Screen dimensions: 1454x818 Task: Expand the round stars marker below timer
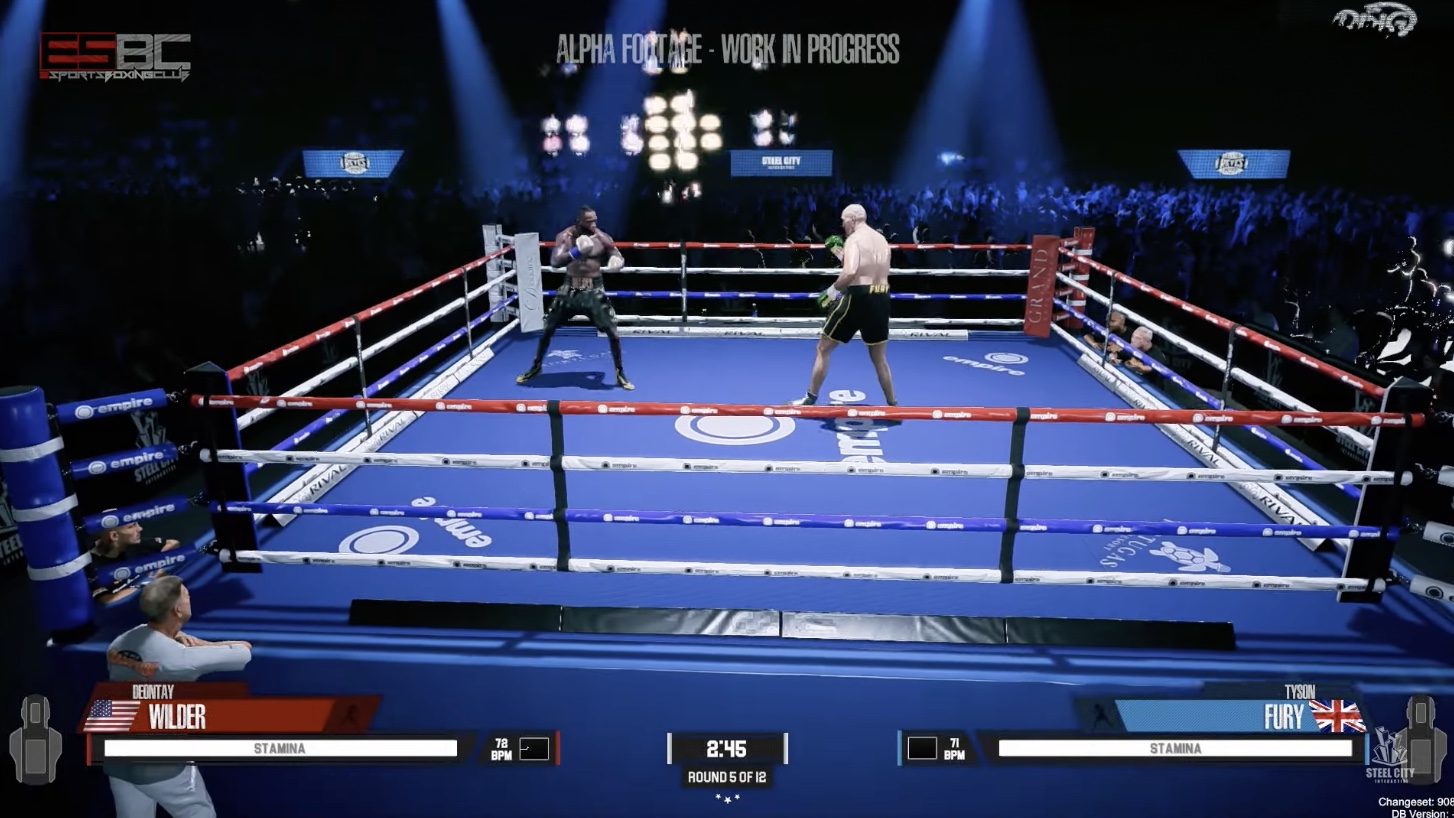point(727,800)
